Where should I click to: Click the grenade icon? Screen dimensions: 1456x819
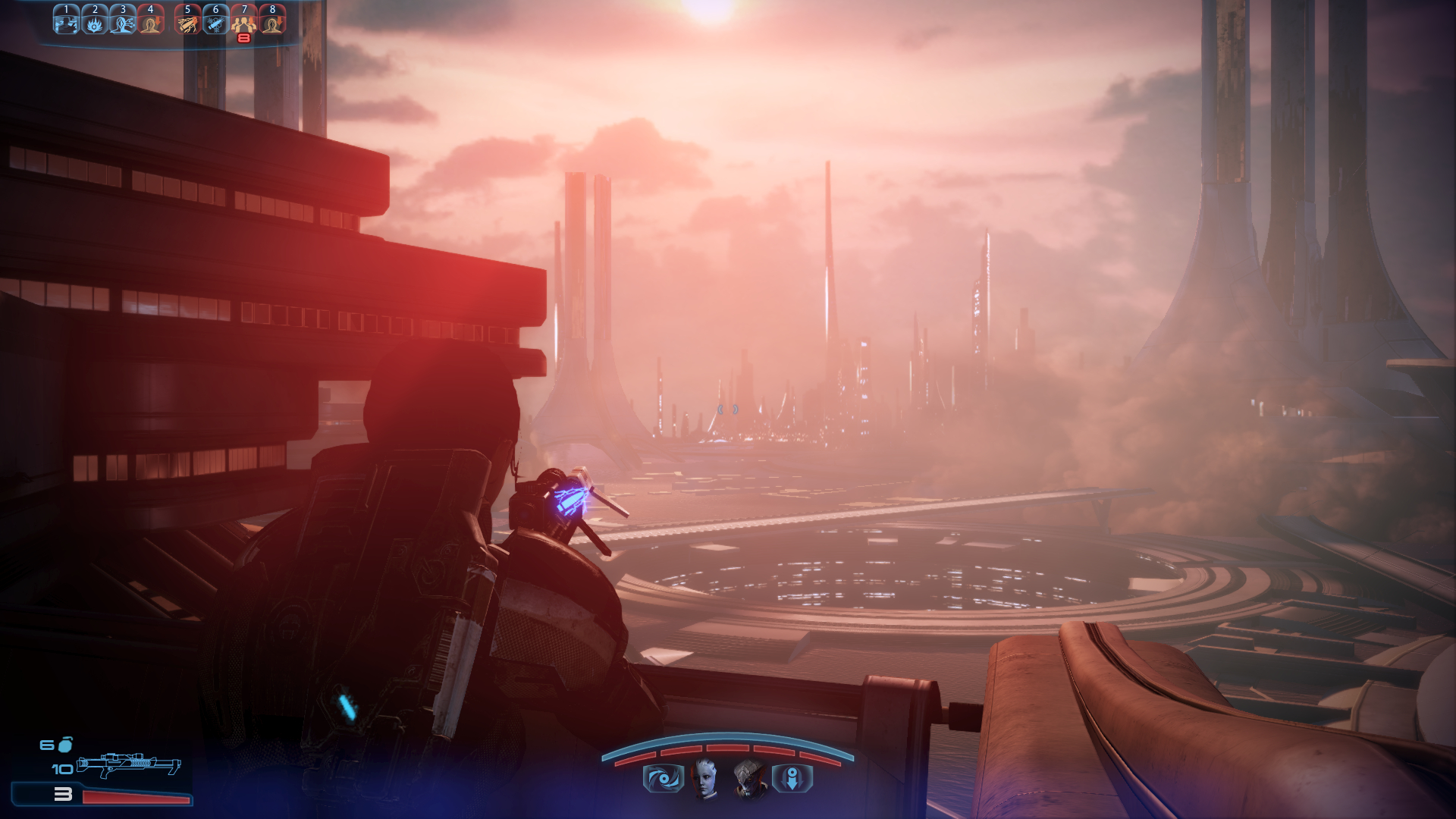coord(66,744)
